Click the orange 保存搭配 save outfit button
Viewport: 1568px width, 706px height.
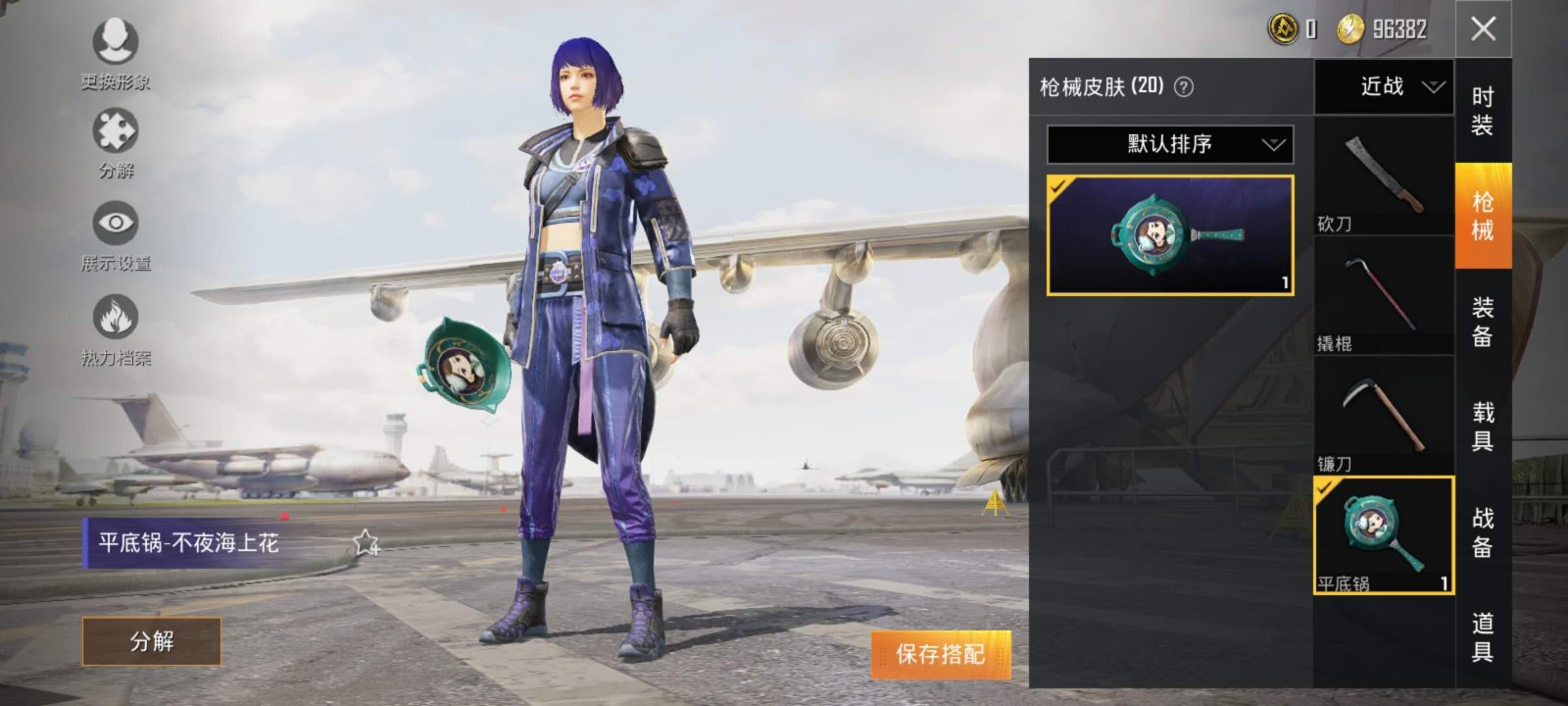pyautogui.click(x=940, y=654)
